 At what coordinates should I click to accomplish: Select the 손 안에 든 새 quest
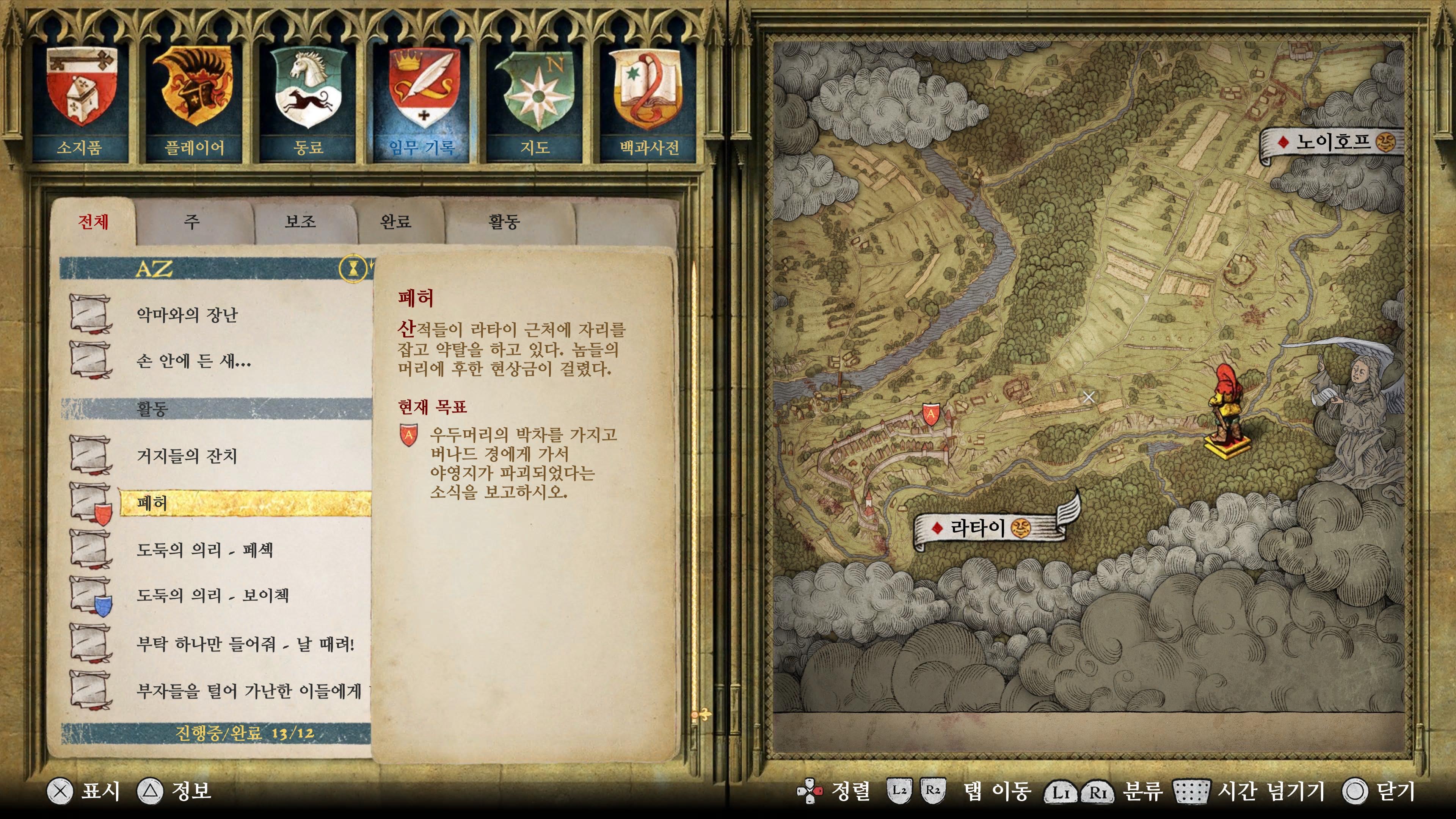coord(193,361)
